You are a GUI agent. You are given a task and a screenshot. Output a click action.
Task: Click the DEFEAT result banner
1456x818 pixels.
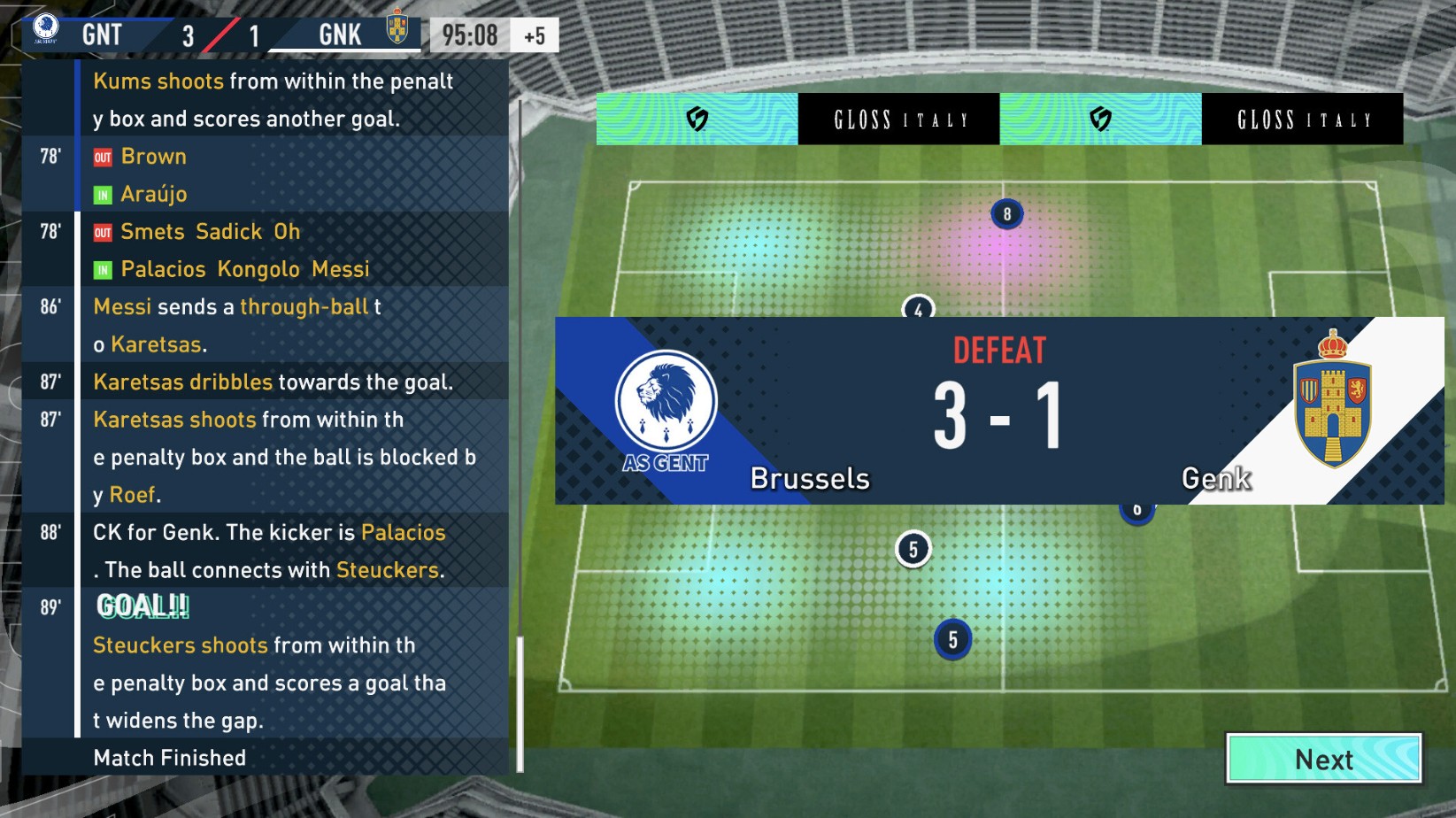click(999, 349)
